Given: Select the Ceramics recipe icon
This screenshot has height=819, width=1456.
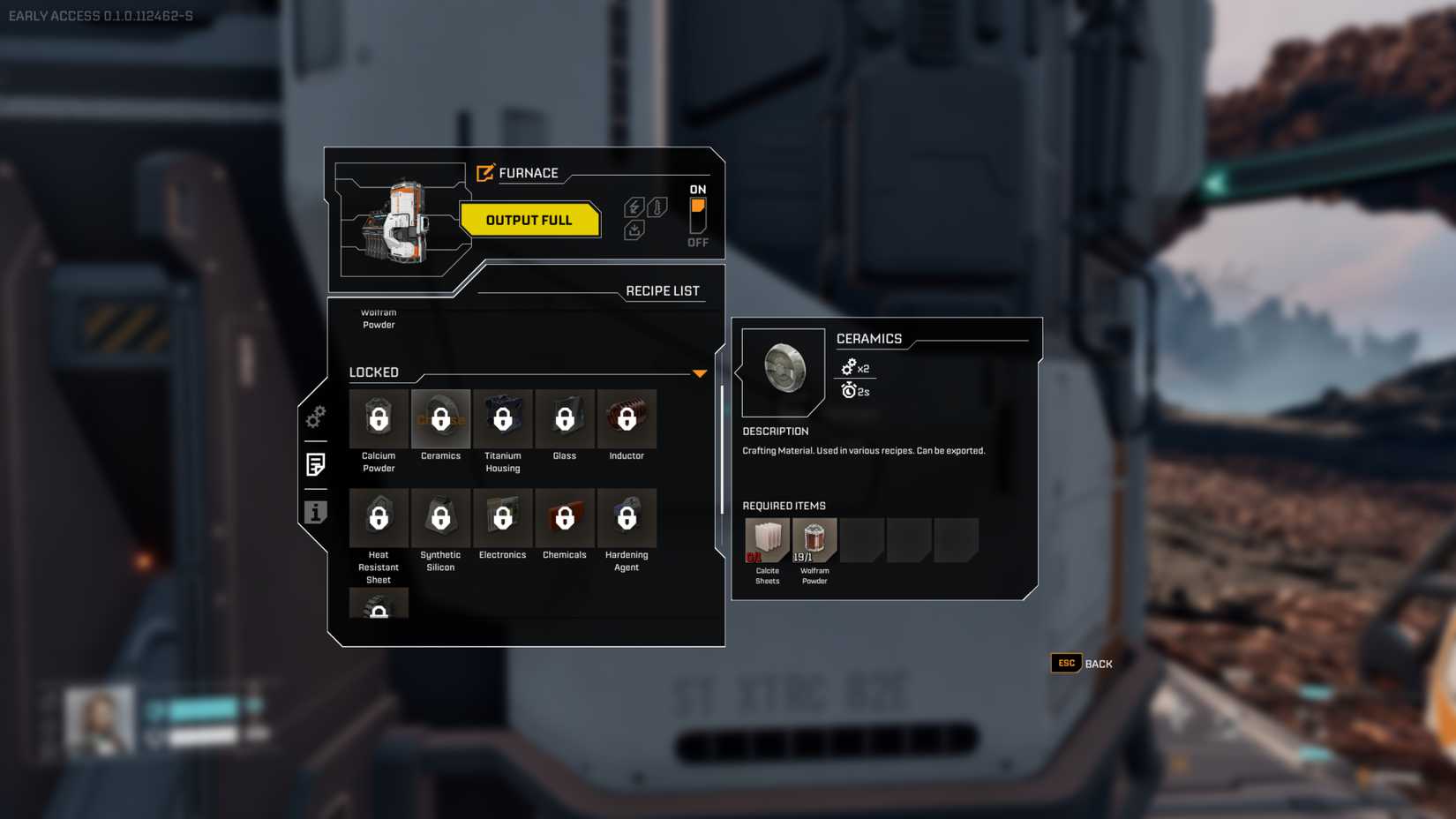Looking at the screenshot, I should click(440, 418).
